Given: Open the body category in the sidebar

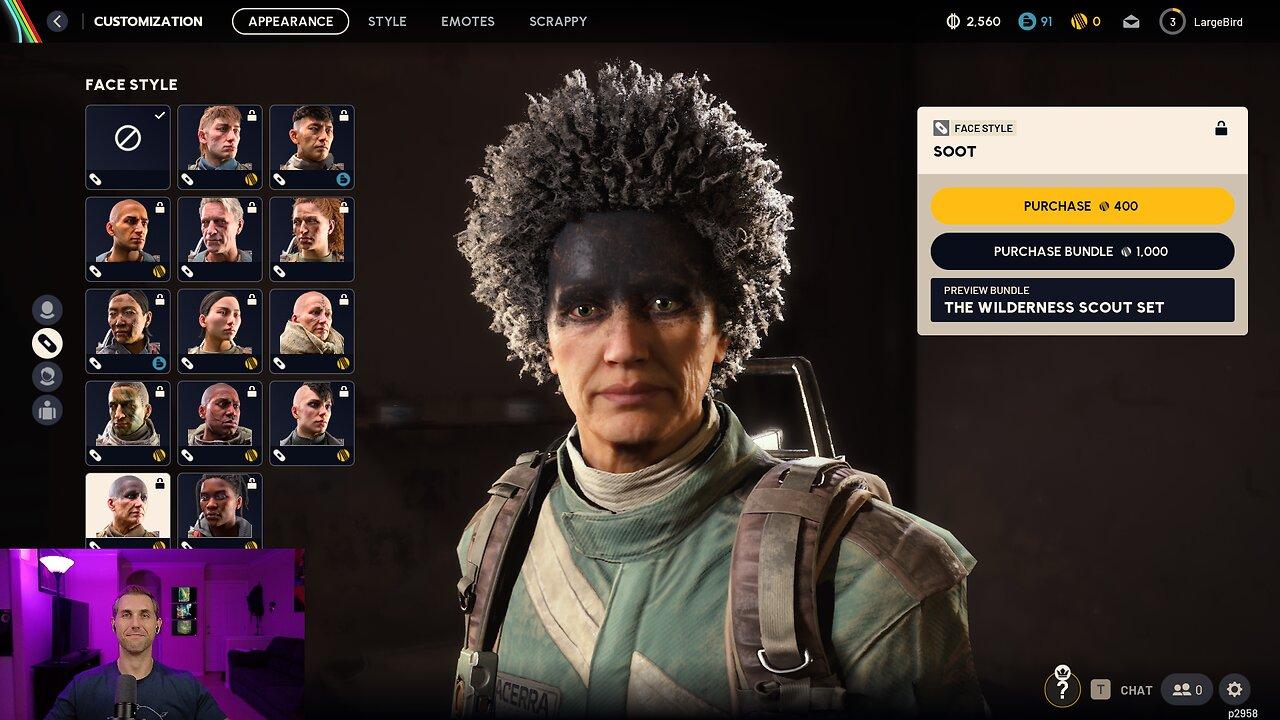Looking at the screenshot, I should (x=47, y=410).
